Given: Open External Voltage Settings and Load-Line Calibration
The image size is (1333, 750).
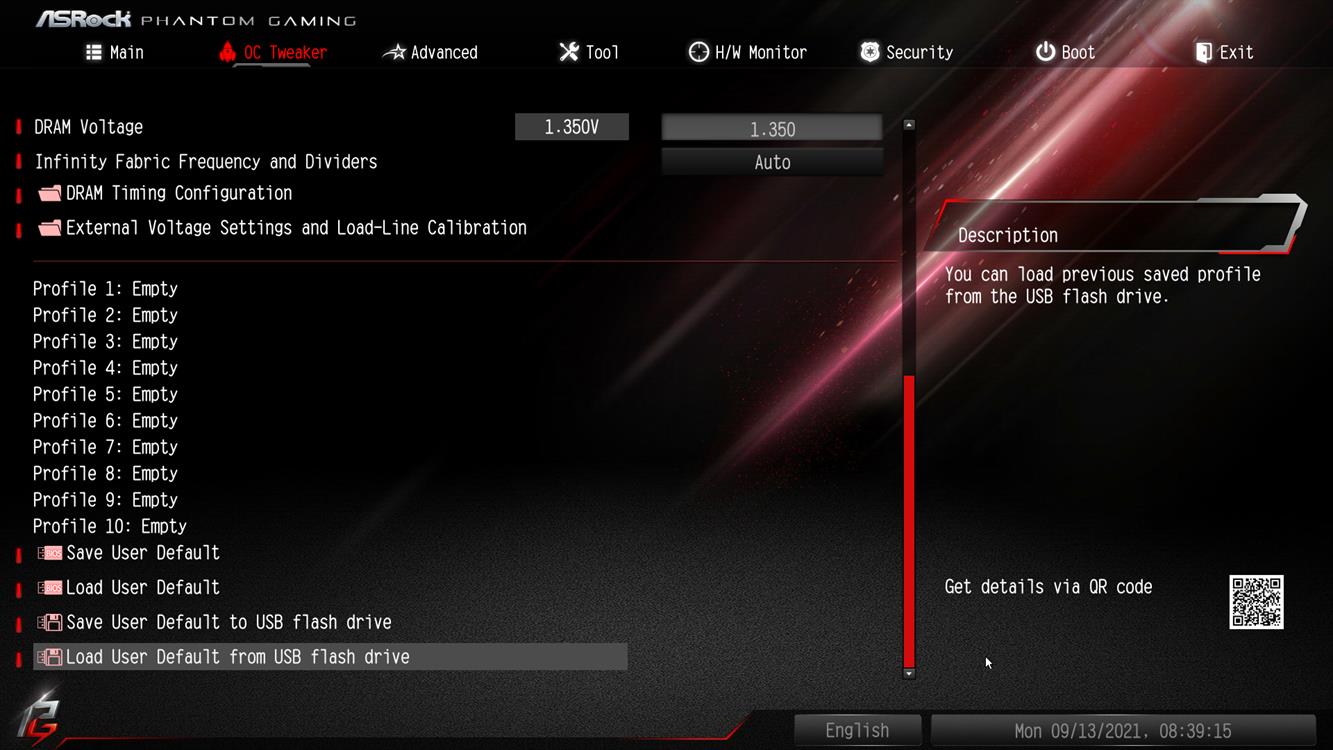Looking at the screenshot, I should pos(295,228).
